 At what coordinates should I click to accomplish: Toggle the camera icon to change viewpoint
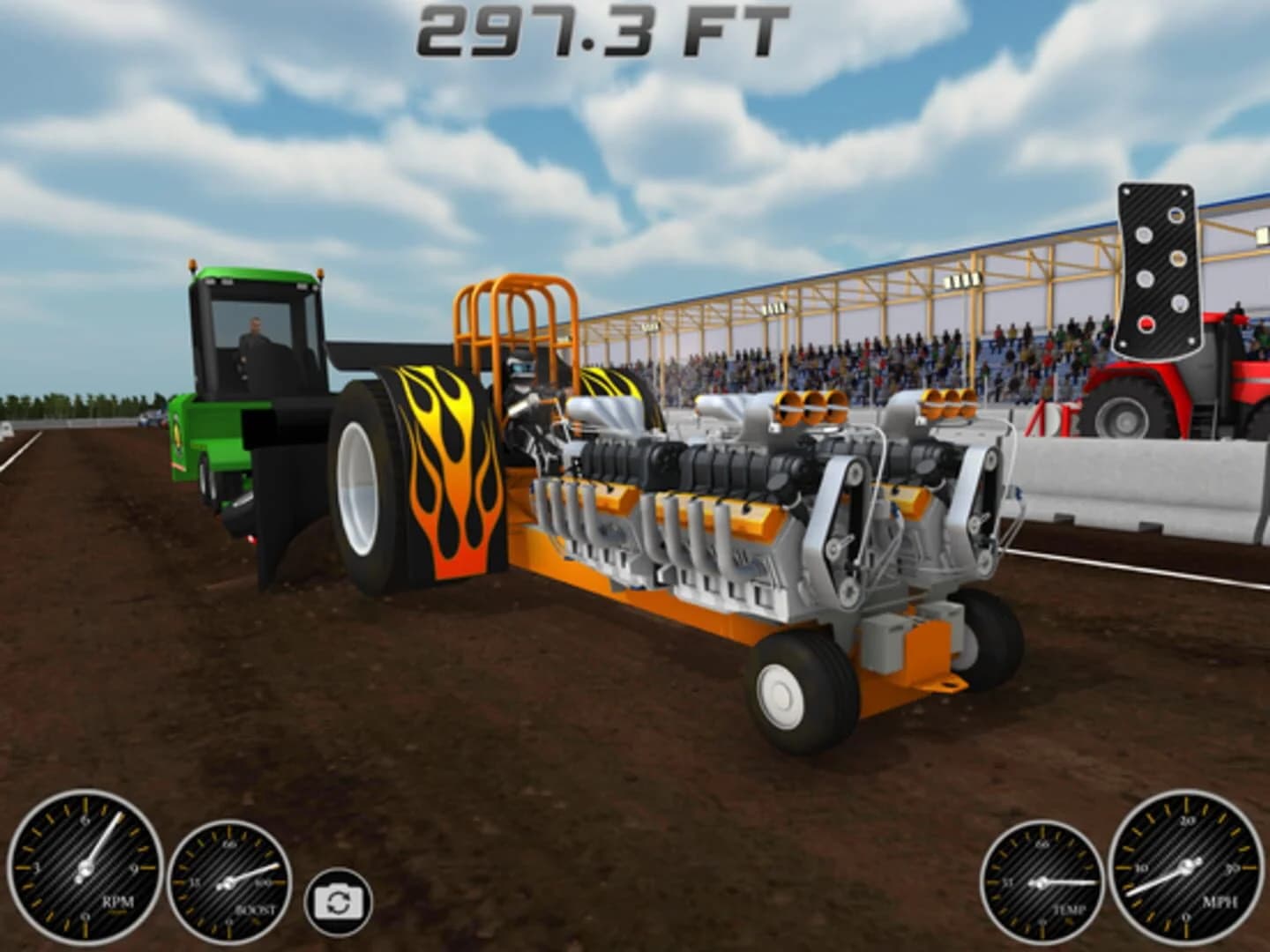338,900
